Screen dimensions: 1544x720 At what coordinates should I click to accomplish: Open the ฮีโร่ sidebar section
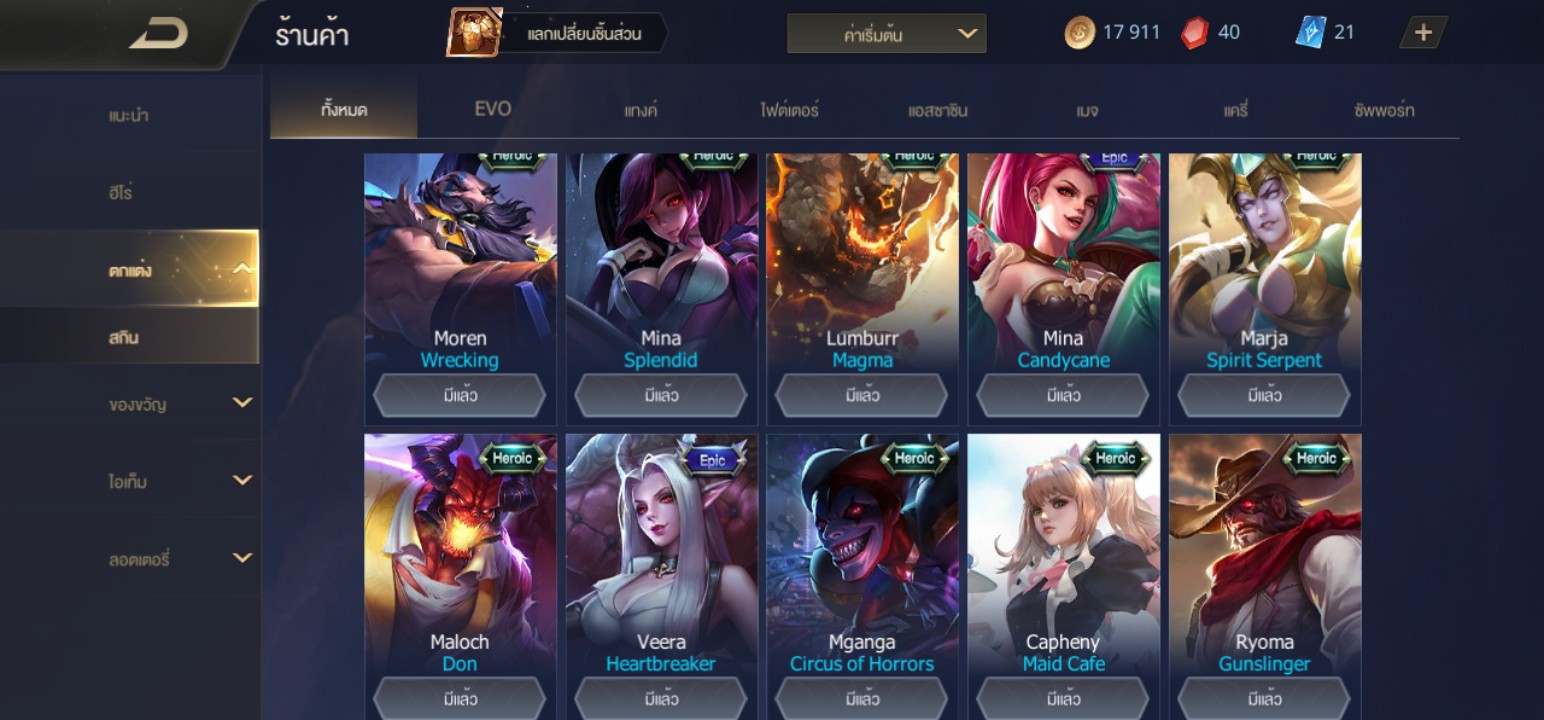coord(130,192)
